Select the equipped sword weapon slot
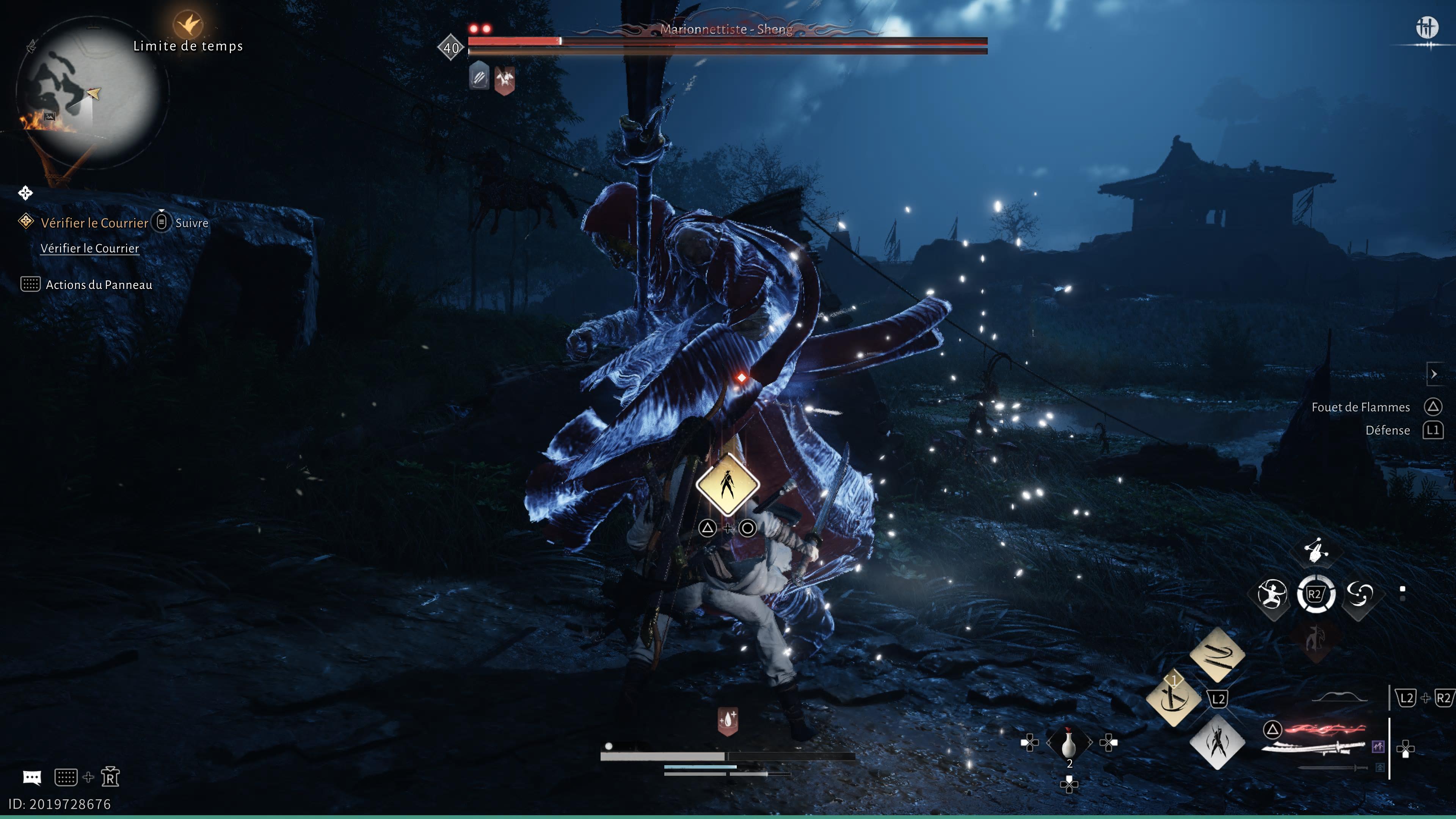Screen dimensions: 1456x819 tap(1317, 747)
